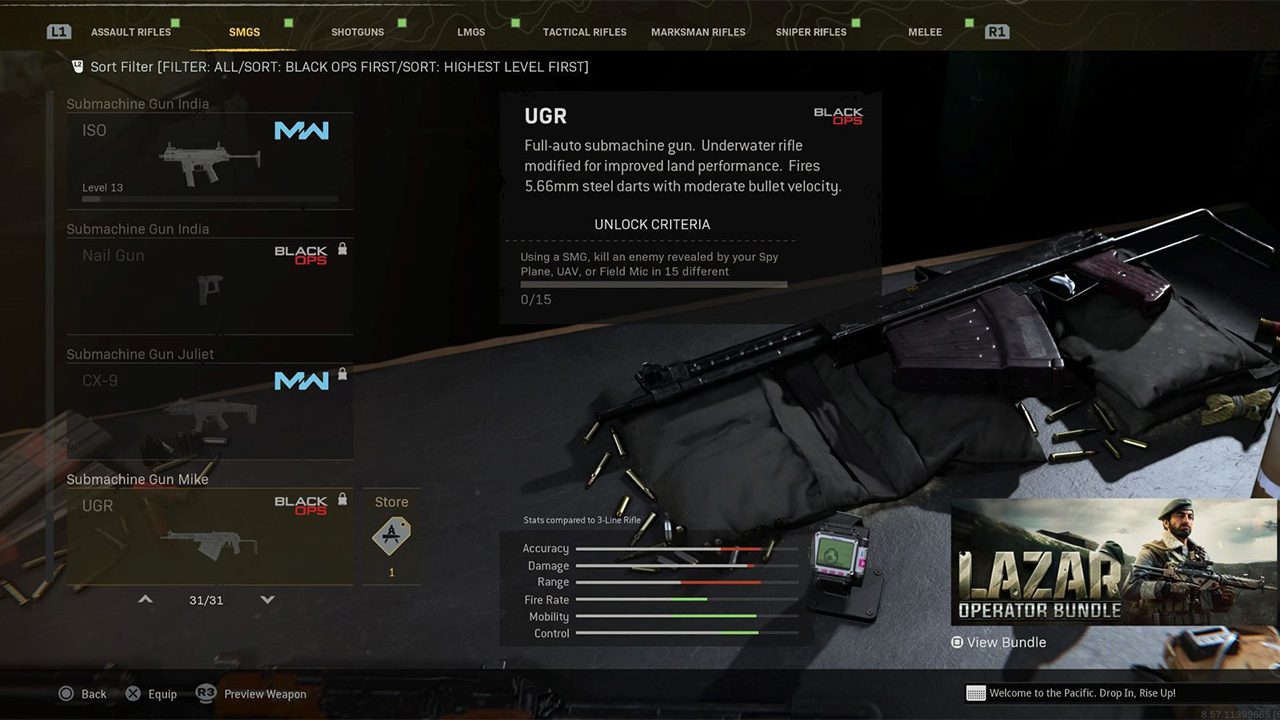
Task: Open the Lazar Operator Bundle banner
Action: click(1114, 562)
